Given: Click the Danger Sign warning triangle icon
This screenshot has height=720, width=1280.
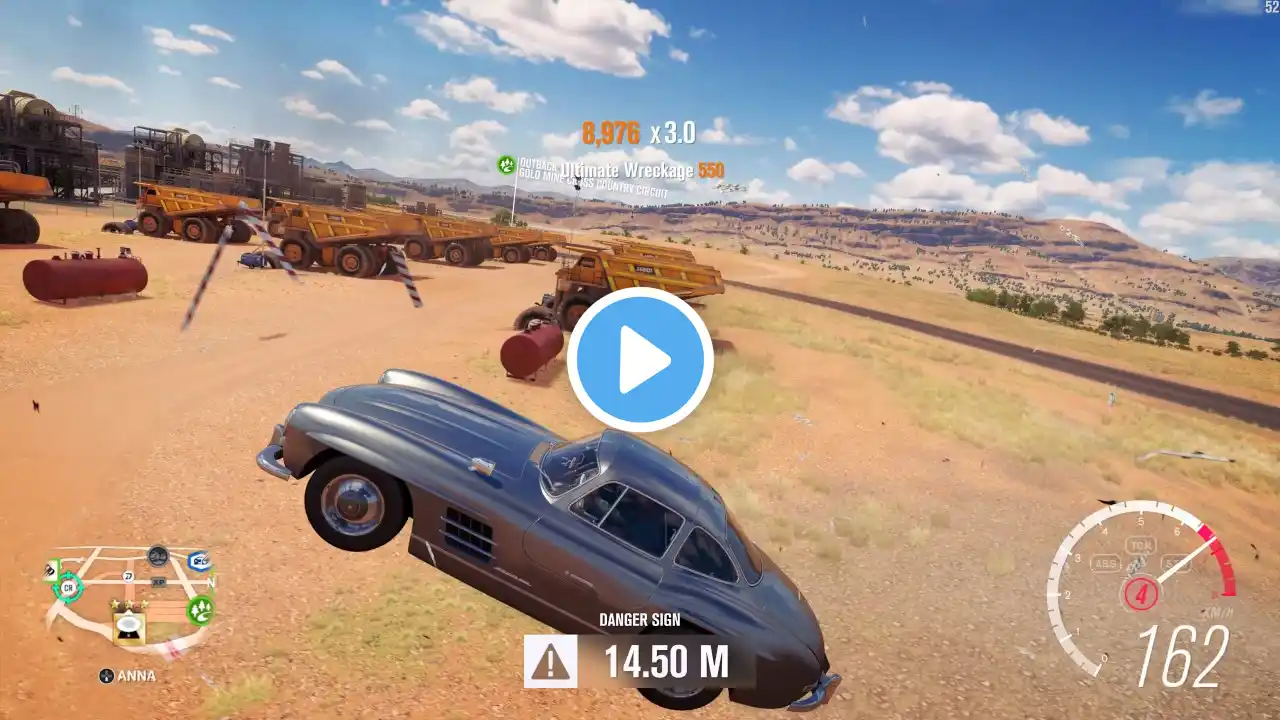Looking at the screenshot, I should pyautogui.click(x=550, y=661).
